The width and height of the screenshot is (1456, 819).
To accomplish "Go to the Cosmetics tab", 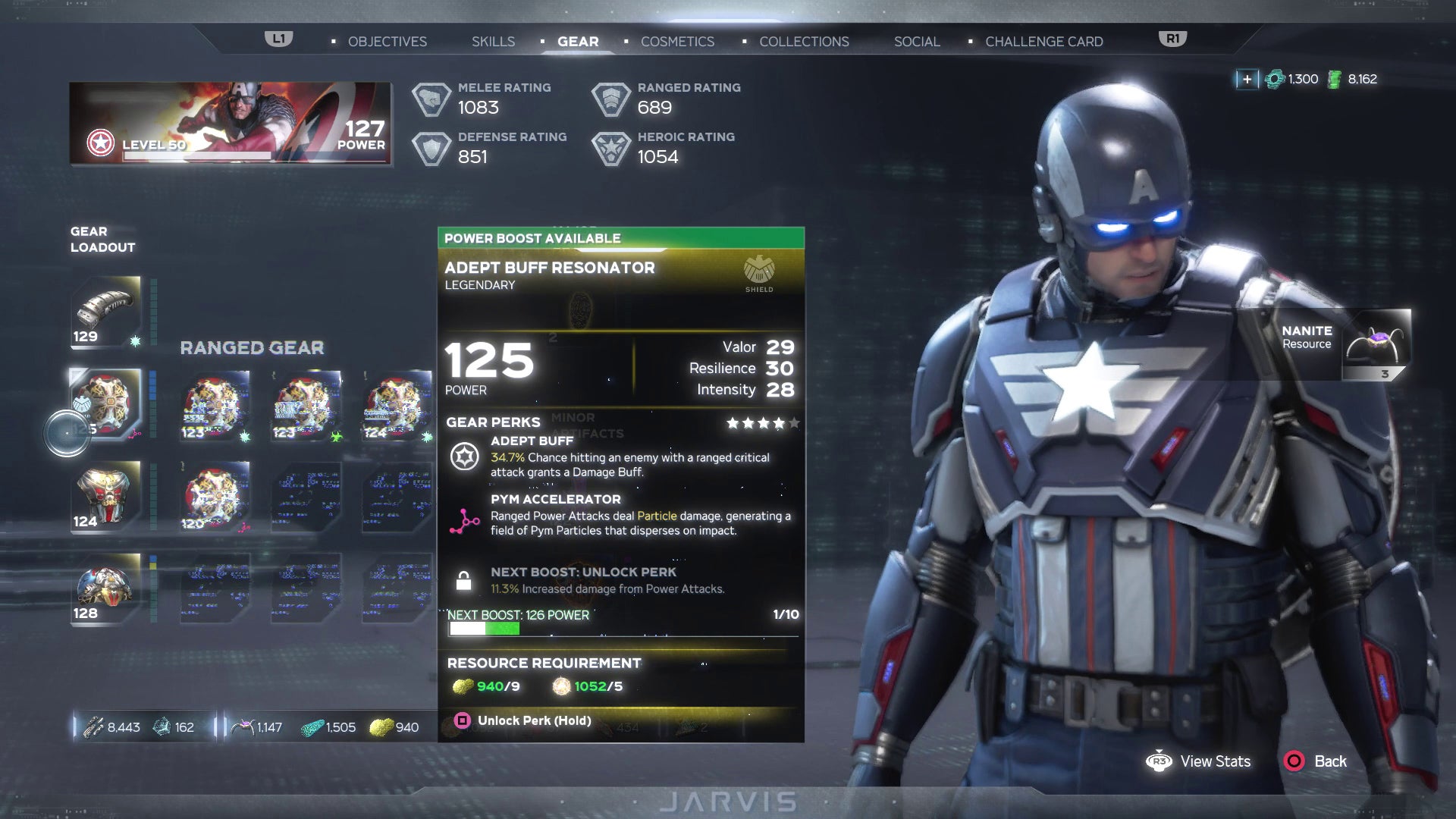I will click(677, 42).
